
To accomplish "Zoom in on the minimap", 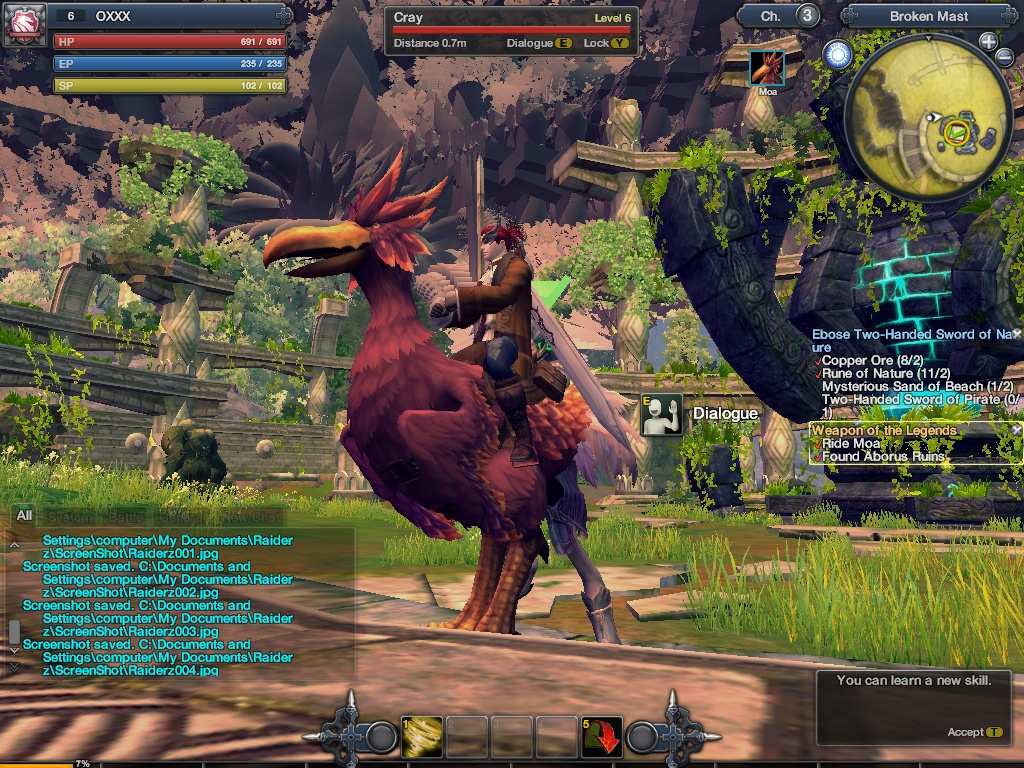I will point(988,41).
